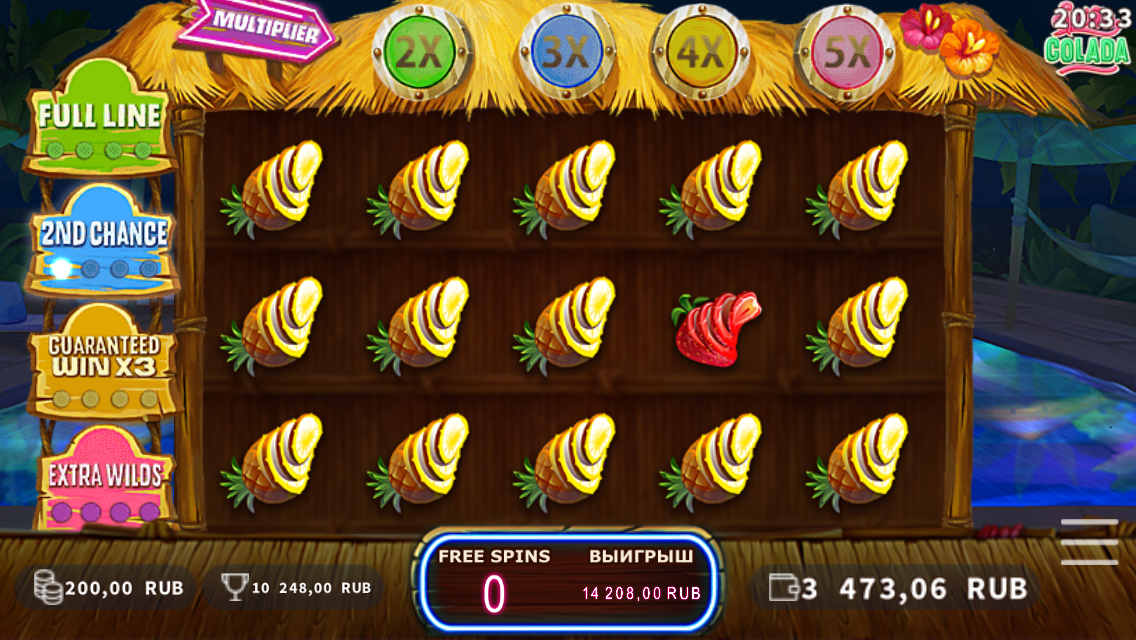1136x640 pixels.
Task: Tap the coin stack bet icon
Action: tap(48, 587)
